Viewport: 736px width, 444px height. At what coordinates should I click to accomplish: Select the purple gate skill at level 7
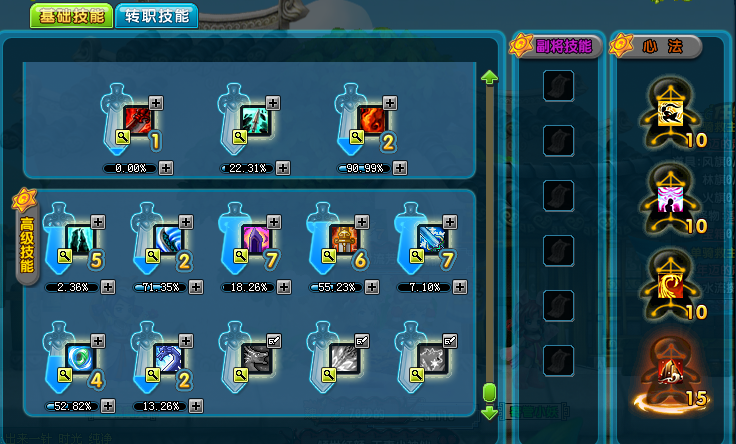point(256,239)
